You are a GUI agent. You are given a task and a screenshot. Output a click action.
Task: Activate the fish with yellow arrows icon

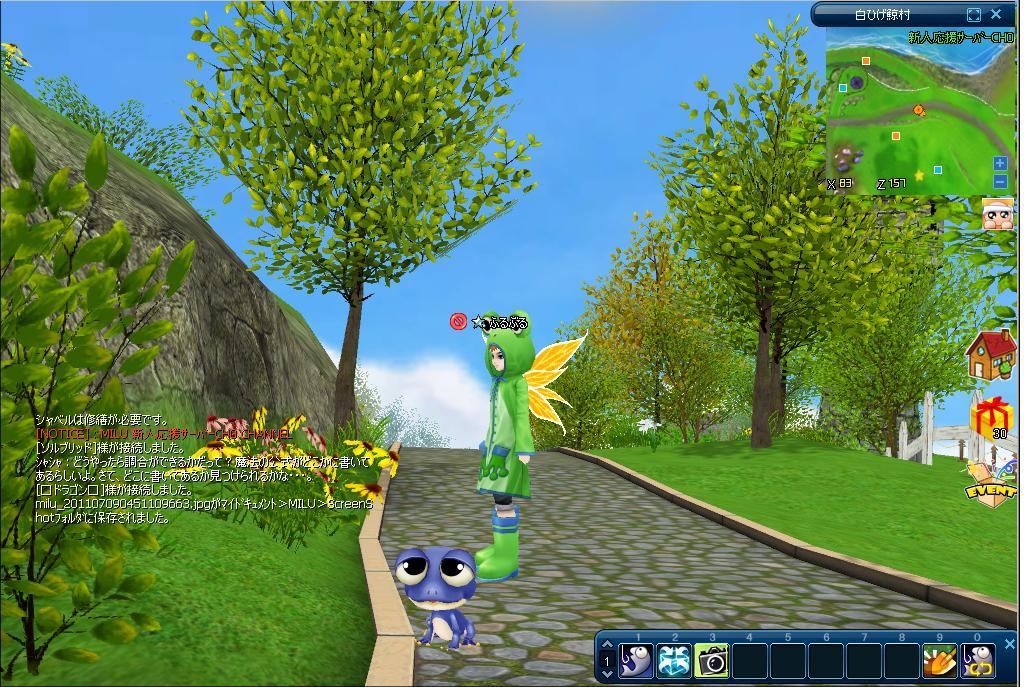coord(976,660)
